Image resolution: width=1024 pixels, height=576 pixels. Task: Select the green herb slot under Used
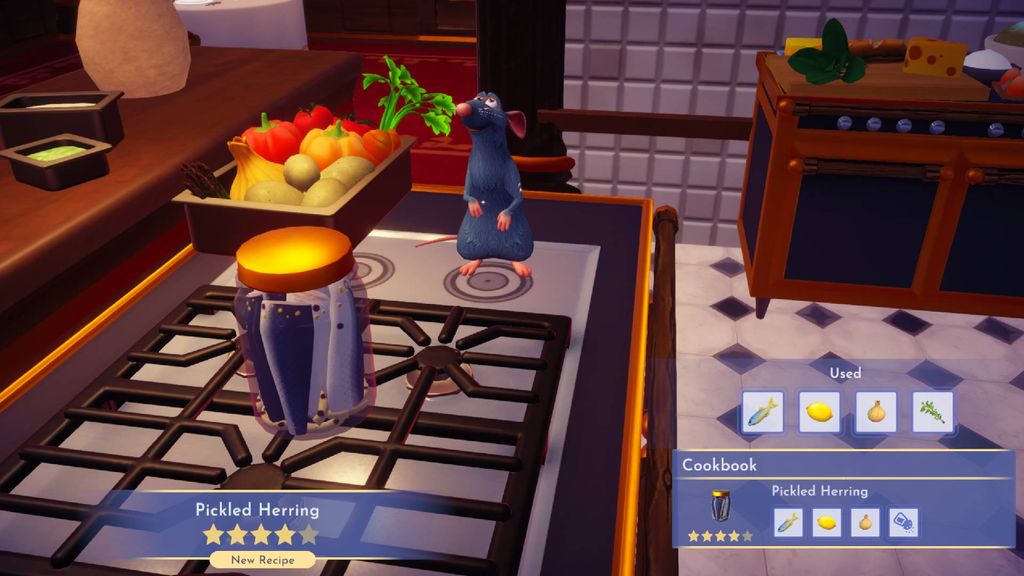tap(933, 411)
